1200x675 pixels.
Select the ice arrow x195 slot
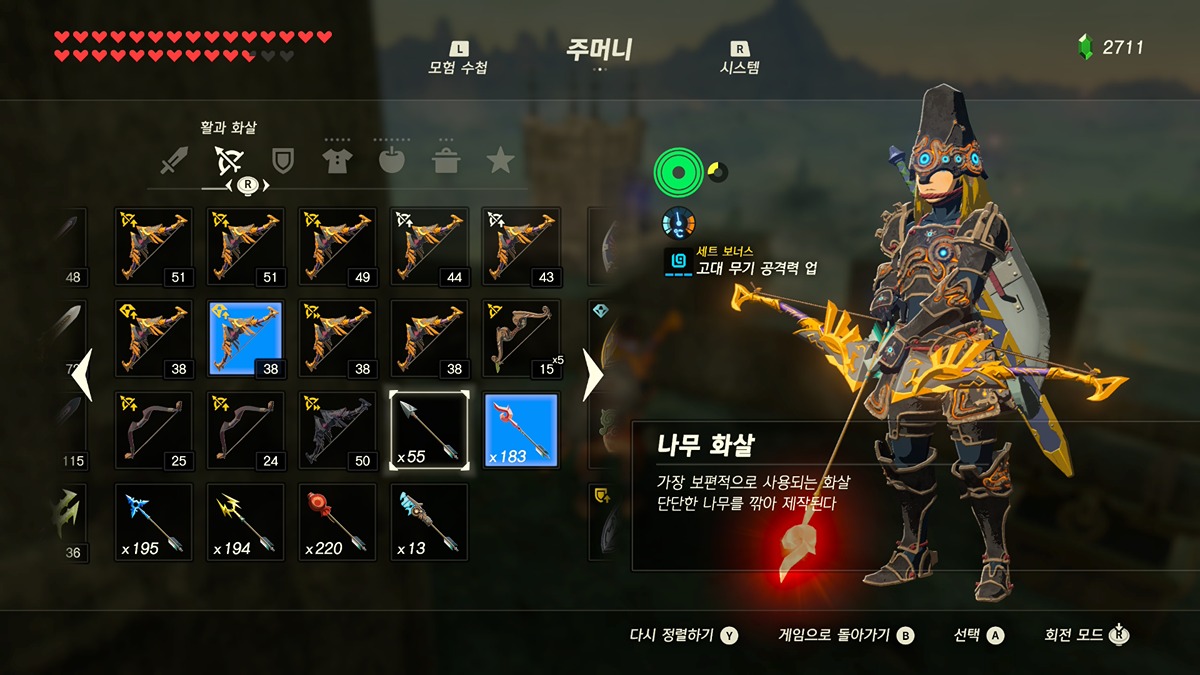tap(153, 522)
